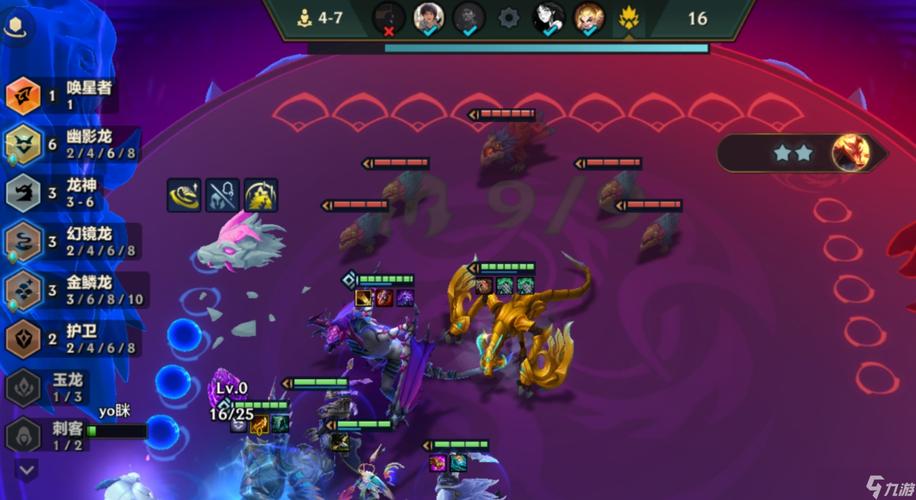
Task: View the defeated round portrait with red X
Action: tap(389, 18)
